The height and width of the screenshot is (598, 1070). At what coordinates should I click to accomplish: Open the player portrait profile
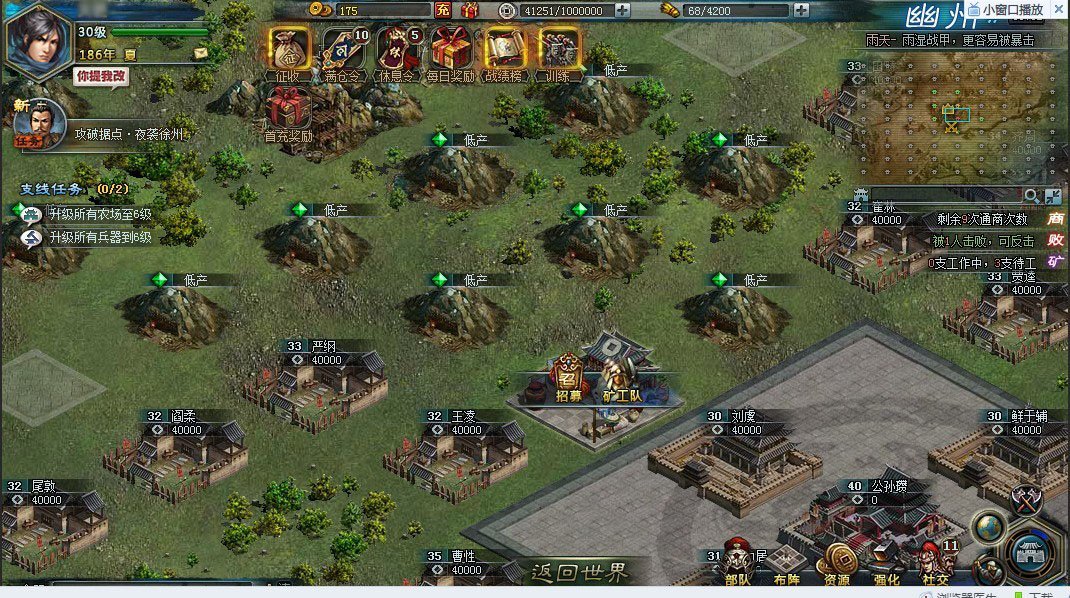[36, 38]
